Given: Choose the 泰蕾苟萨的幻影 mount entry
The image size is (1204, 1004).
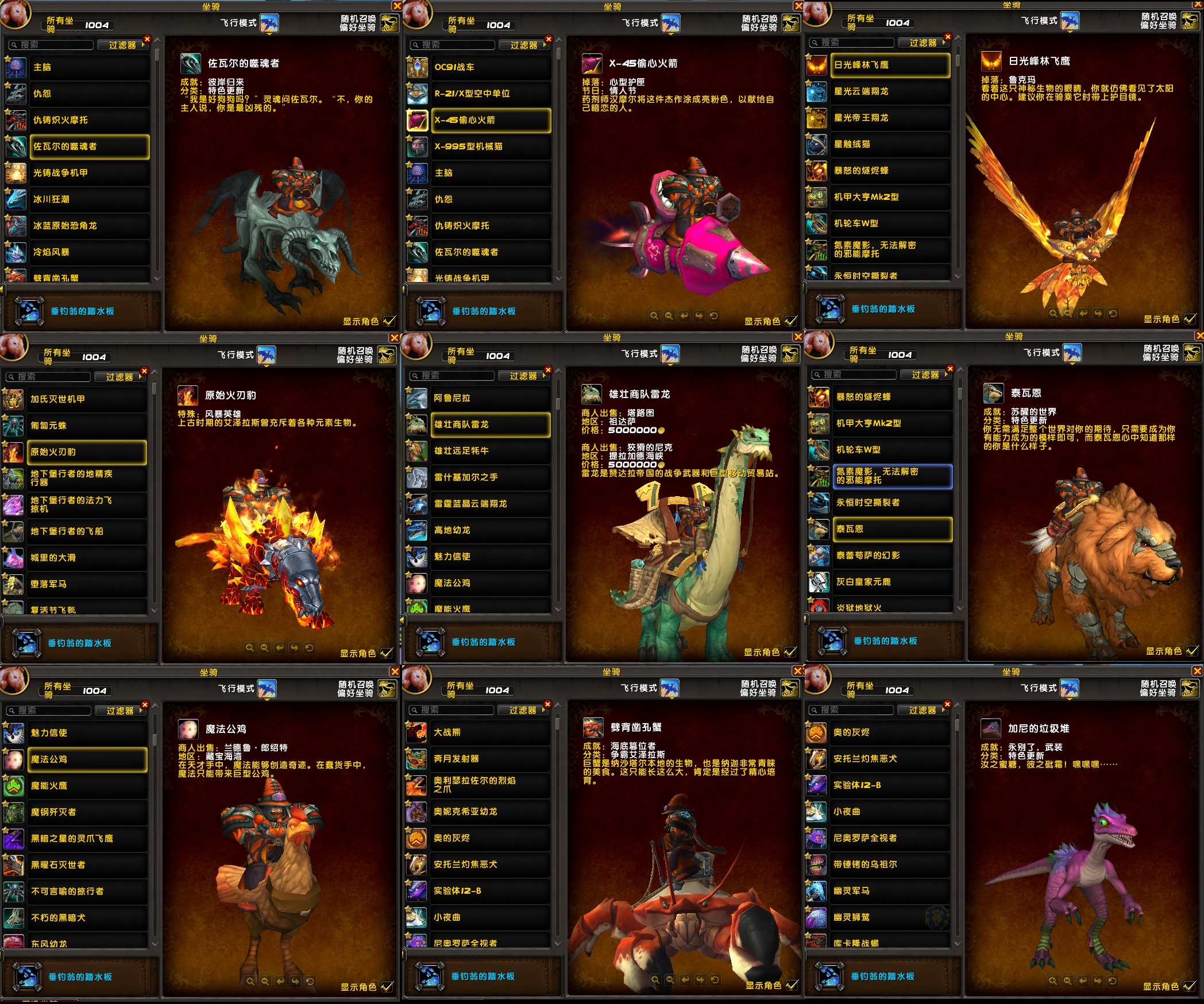Looking at the screenshot, I should 892,555.
